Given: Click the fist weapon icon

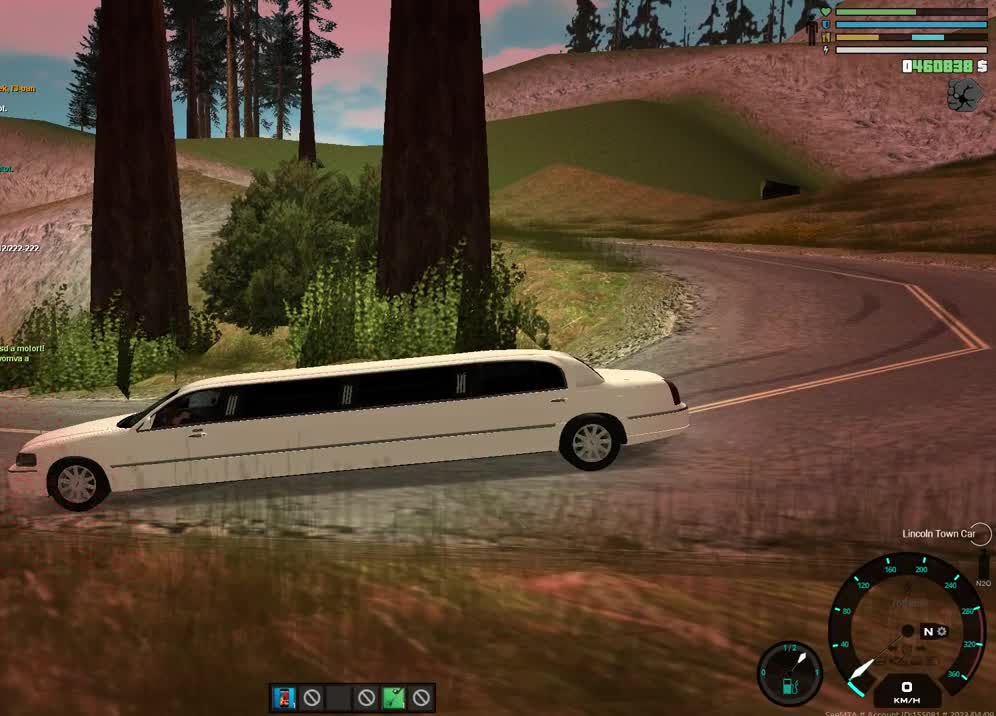Looking at the screenshot, I should point(964,95).
